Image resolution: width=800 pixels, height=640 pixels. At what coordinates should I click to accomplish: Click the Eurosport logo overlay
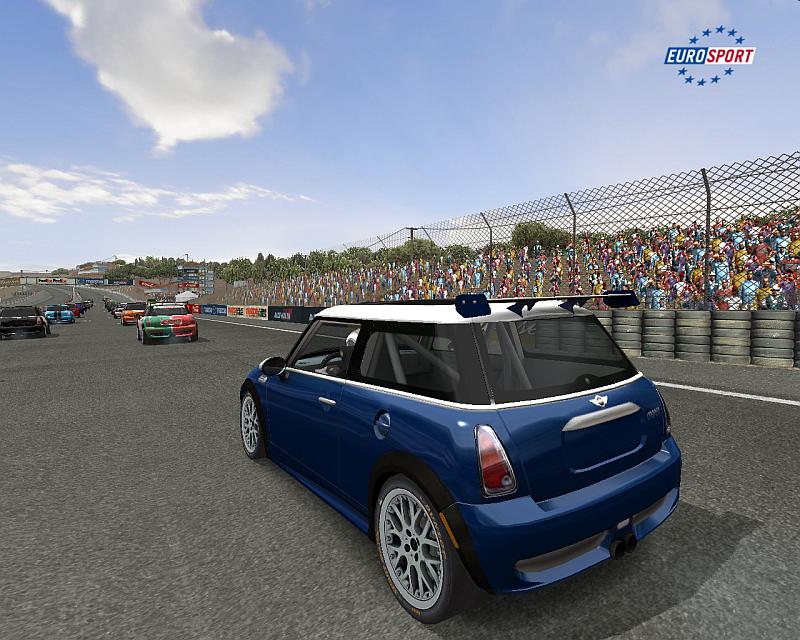pyautogui.click(x=709, y=55)
